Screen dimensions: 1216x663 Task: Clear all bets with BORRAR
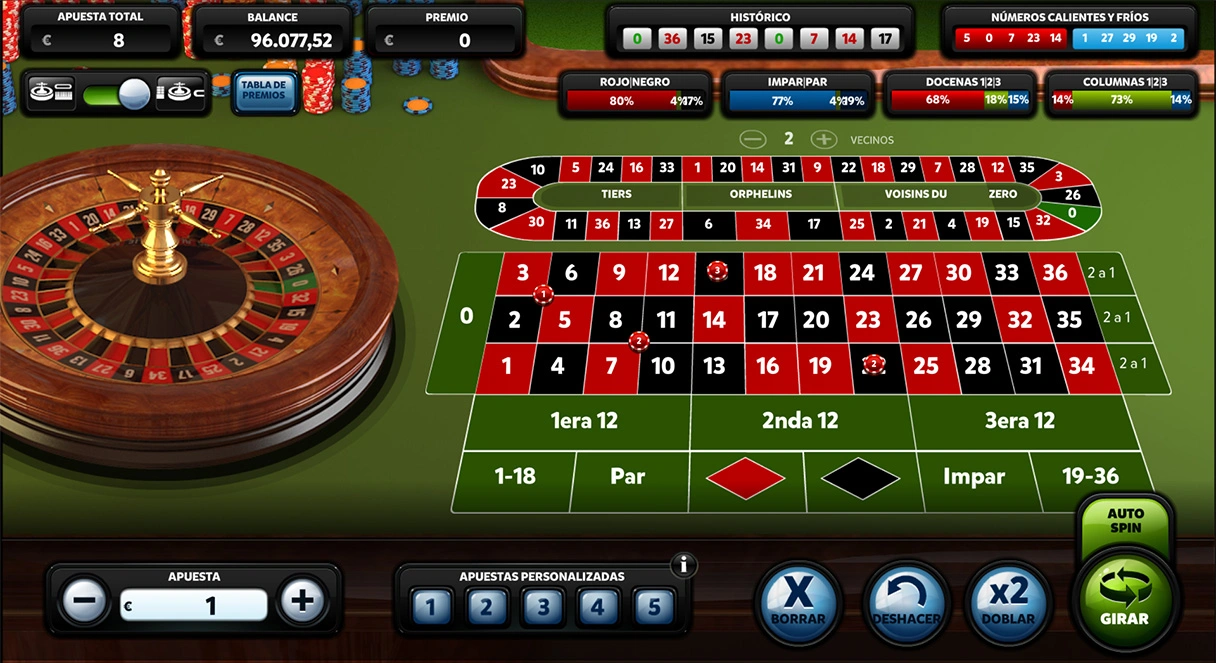pyautogui.click(x=798, y=602)
